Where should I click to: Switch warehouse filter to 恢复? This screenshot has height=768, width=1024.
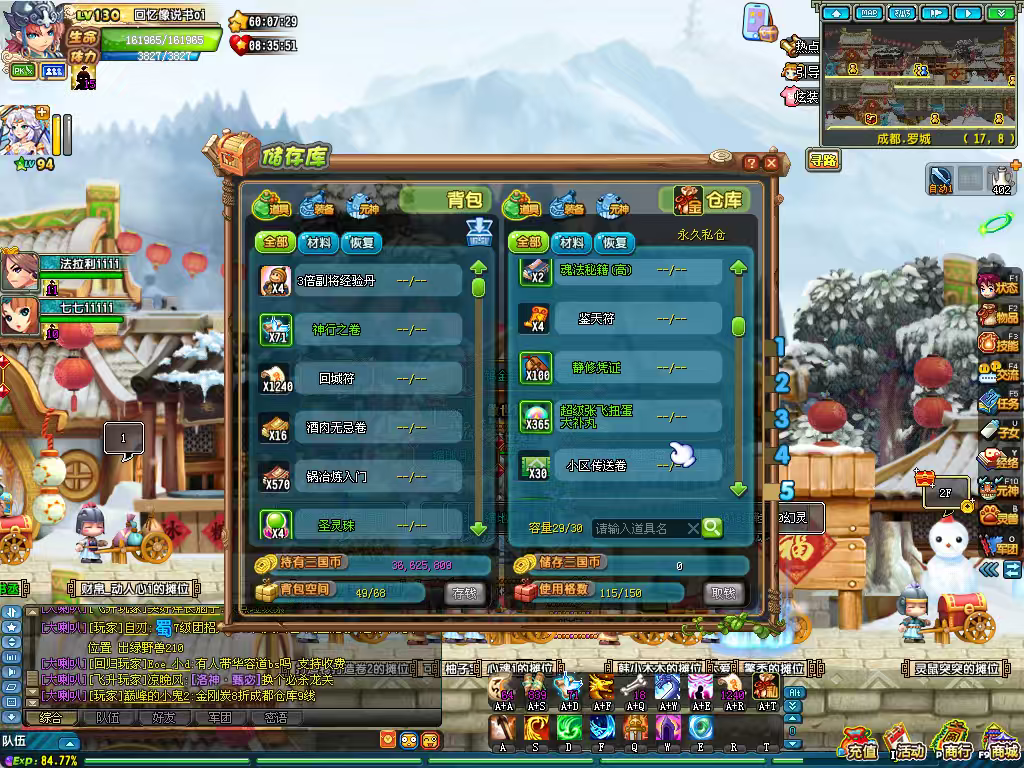pos(614,243)
